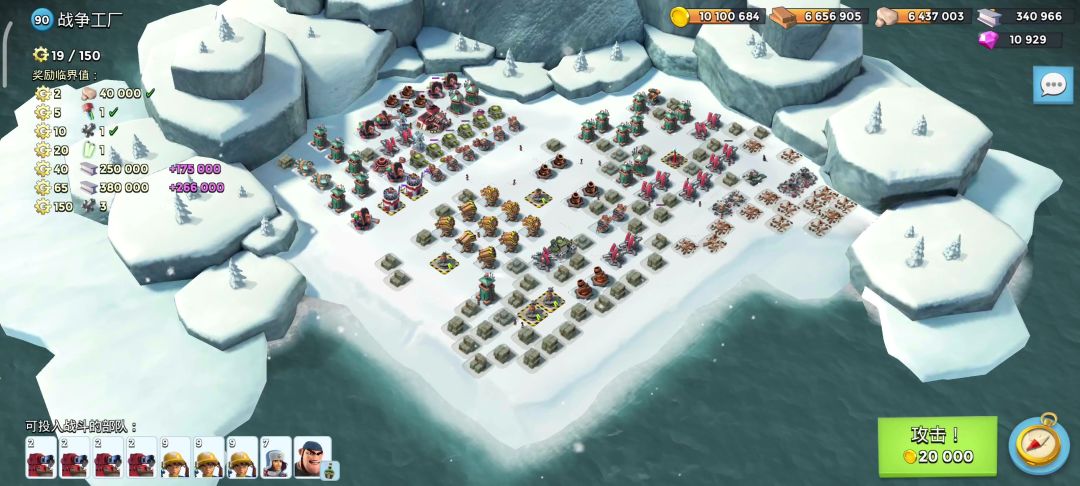The image size is (1080, 486).
Task: Start the attack for 20 000 gold
Action: coord(937,446)
